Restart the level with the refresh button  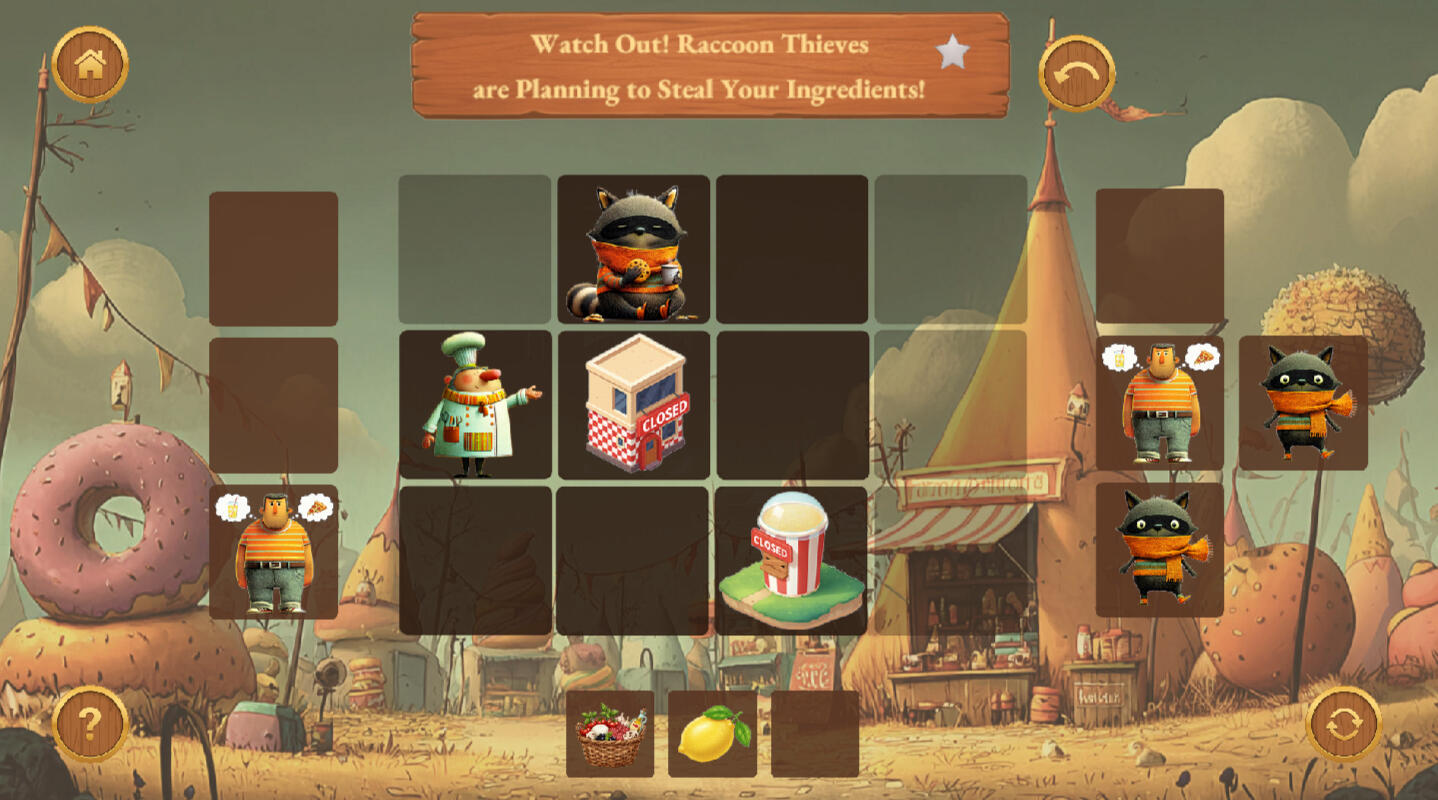tap(1344, 724)
